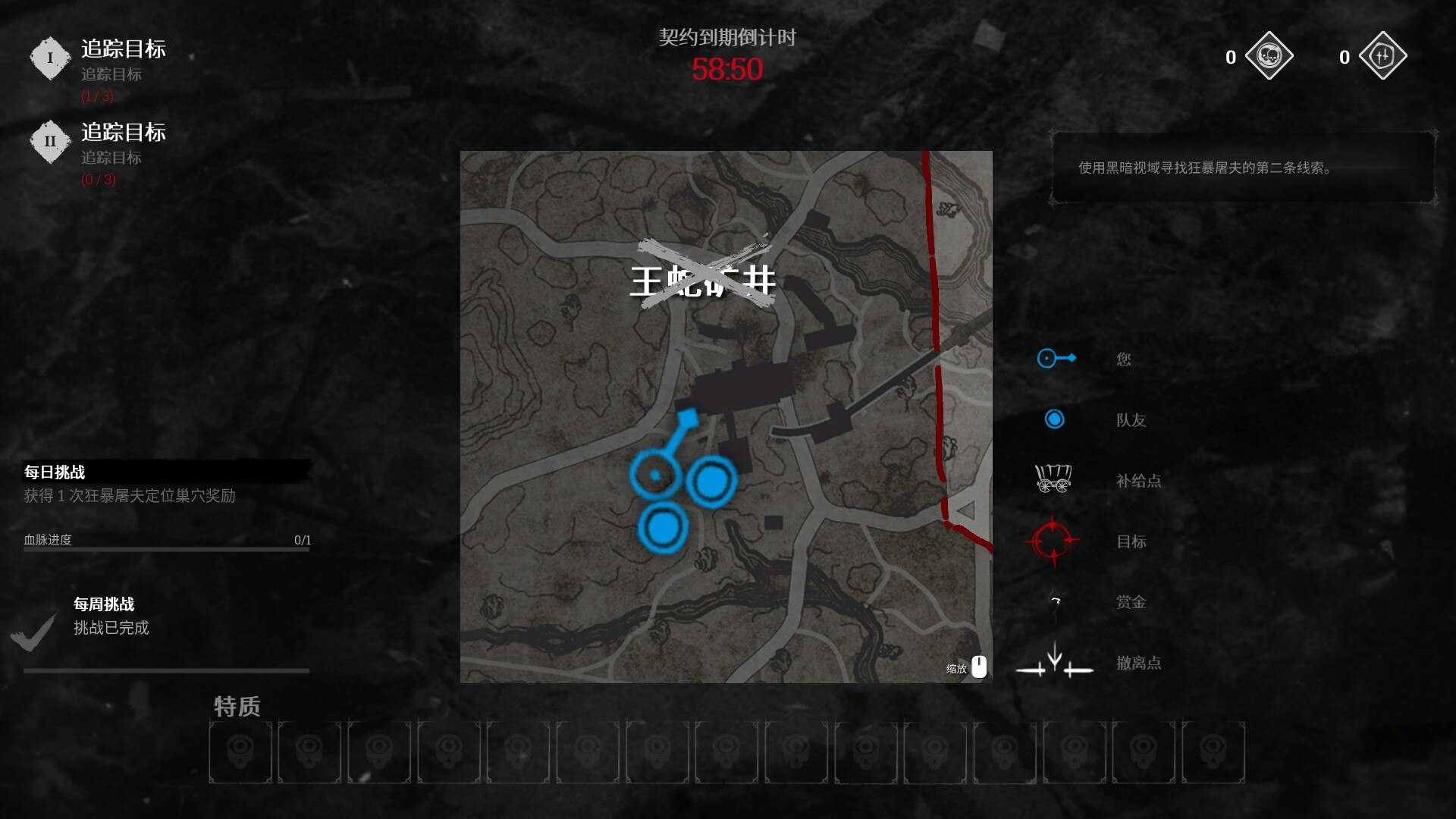Select the second 追踪目标 objective marked II
This screenshot has height=819, width=1456.
tap(123, 133)
